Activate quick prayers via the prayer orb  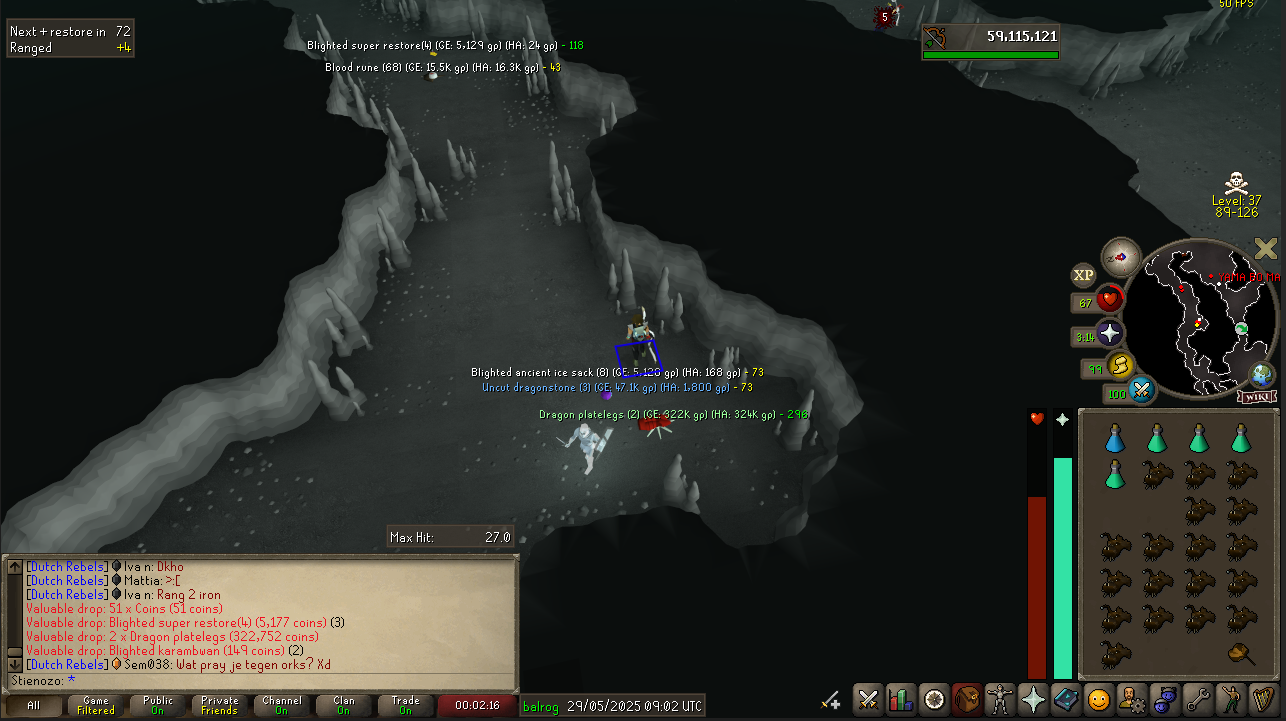point(1109,335)
